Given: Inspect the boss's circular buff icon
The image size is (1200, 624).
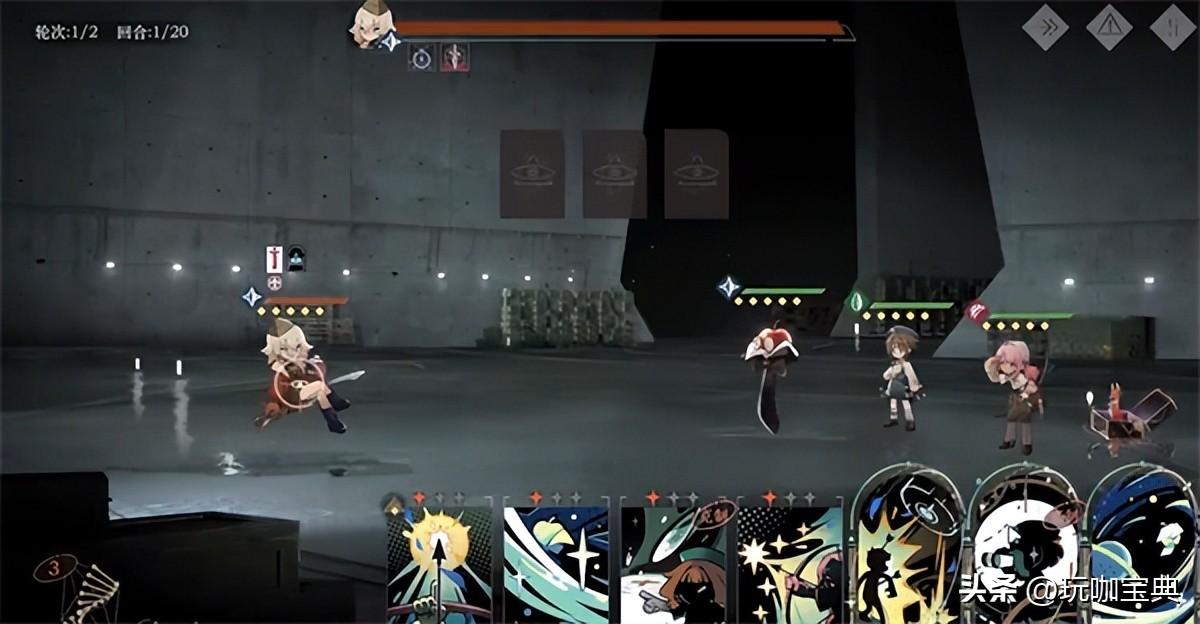Looking at the screenshot, I should point(422,58).
